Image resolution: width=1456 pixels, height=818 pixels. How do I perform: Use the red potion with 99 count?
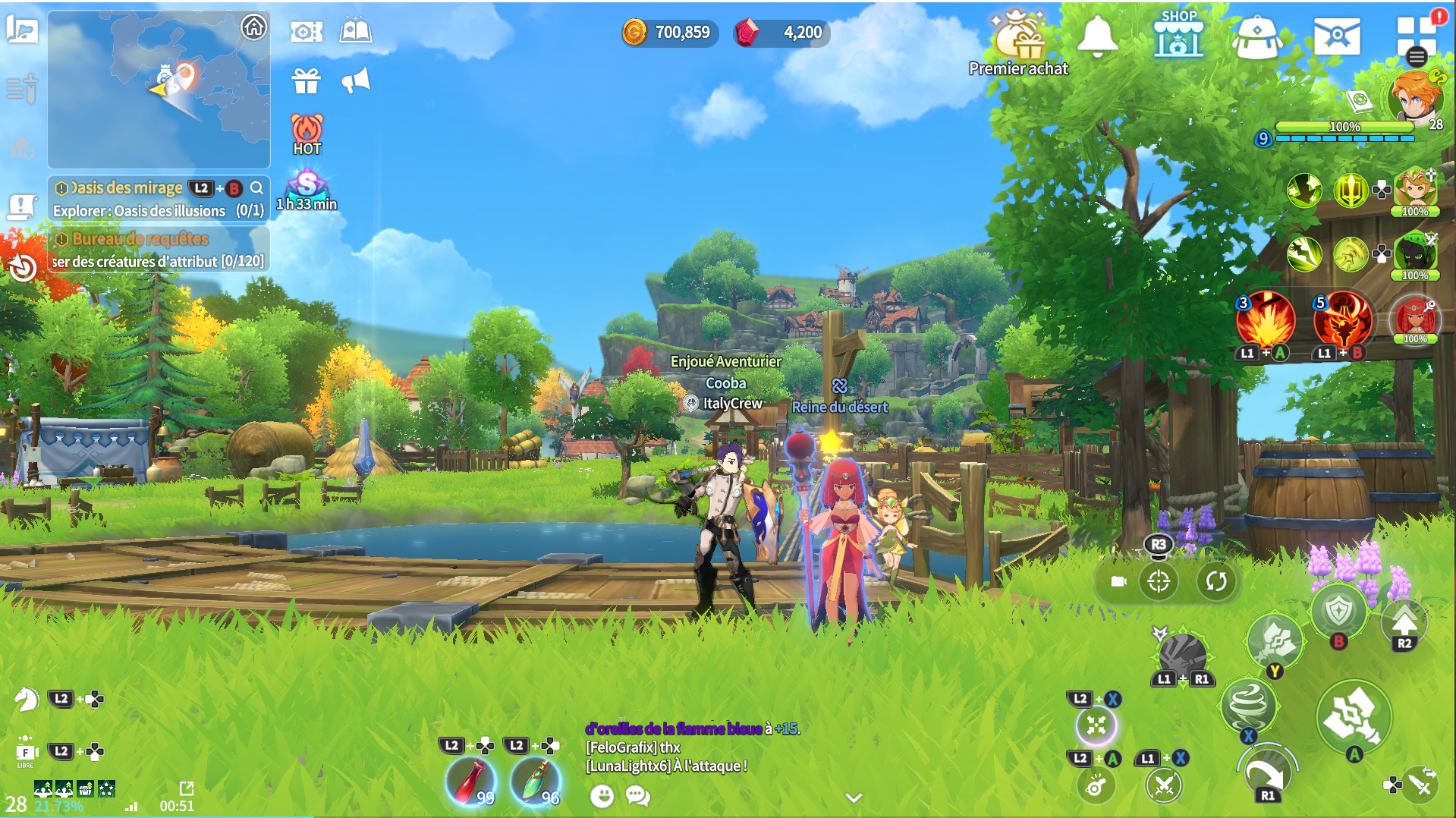click(470, 782)
